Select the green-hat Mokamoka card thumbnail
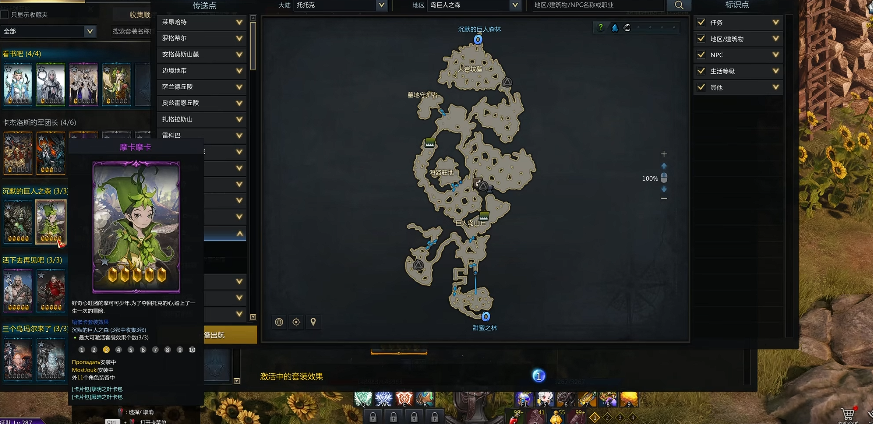The image size is (873, 424). (x=51, y=221)
